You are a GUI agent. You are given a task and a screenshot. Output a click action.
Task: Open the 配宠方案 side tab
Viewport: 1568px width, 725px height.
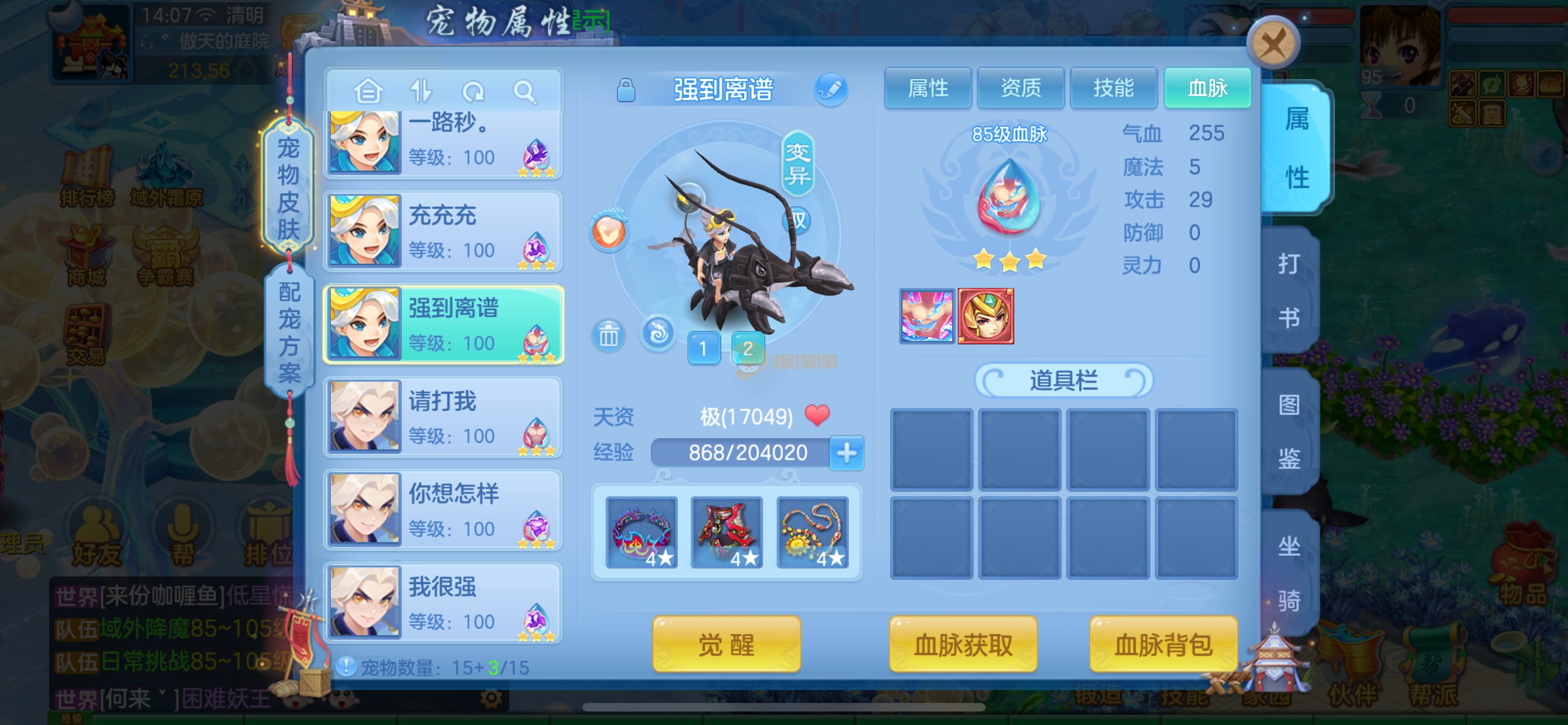[289, 332]
